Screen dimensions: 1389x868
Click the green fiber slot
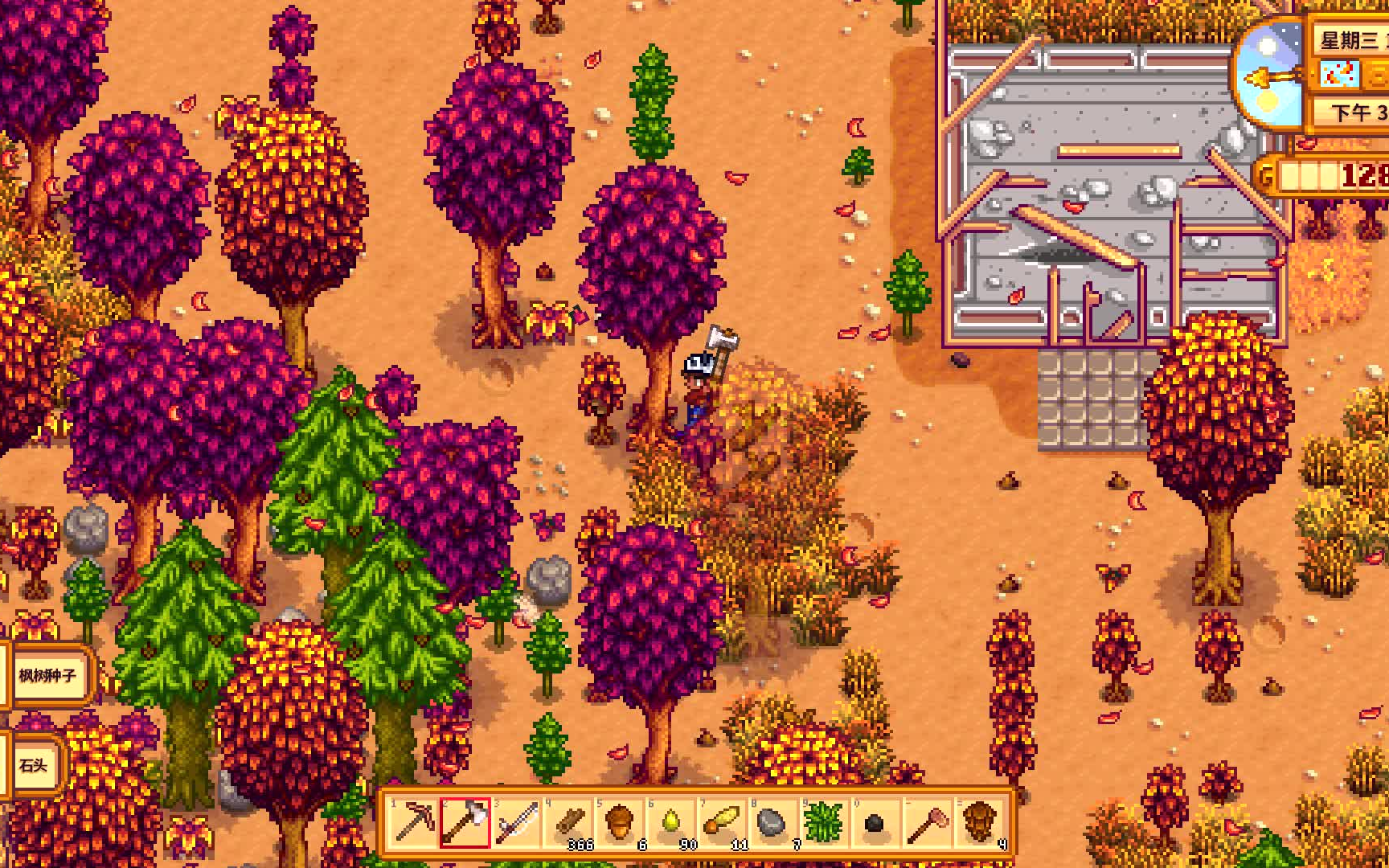click(825, 822)
